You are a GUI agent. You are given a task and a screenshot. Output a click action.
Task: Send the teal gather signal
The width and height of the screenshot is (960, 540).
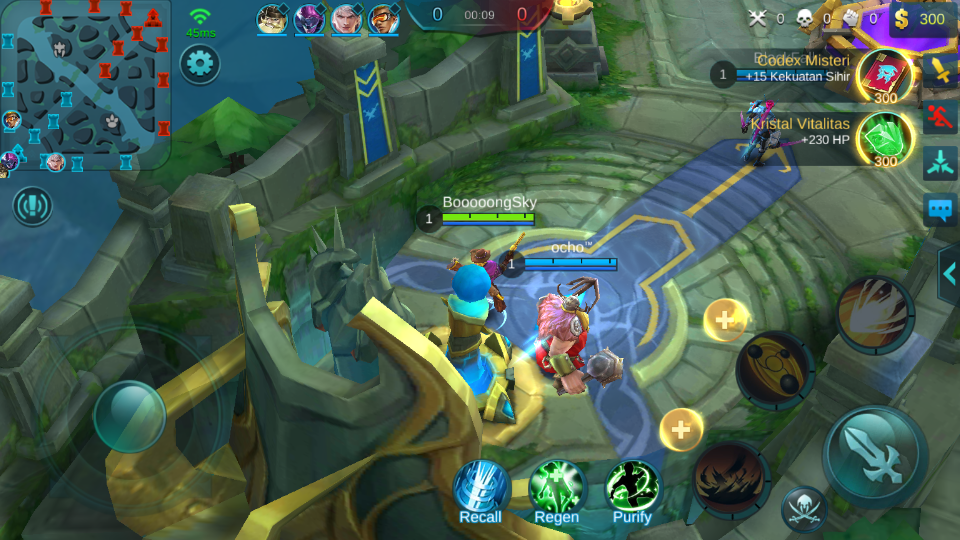click(940, 163)
